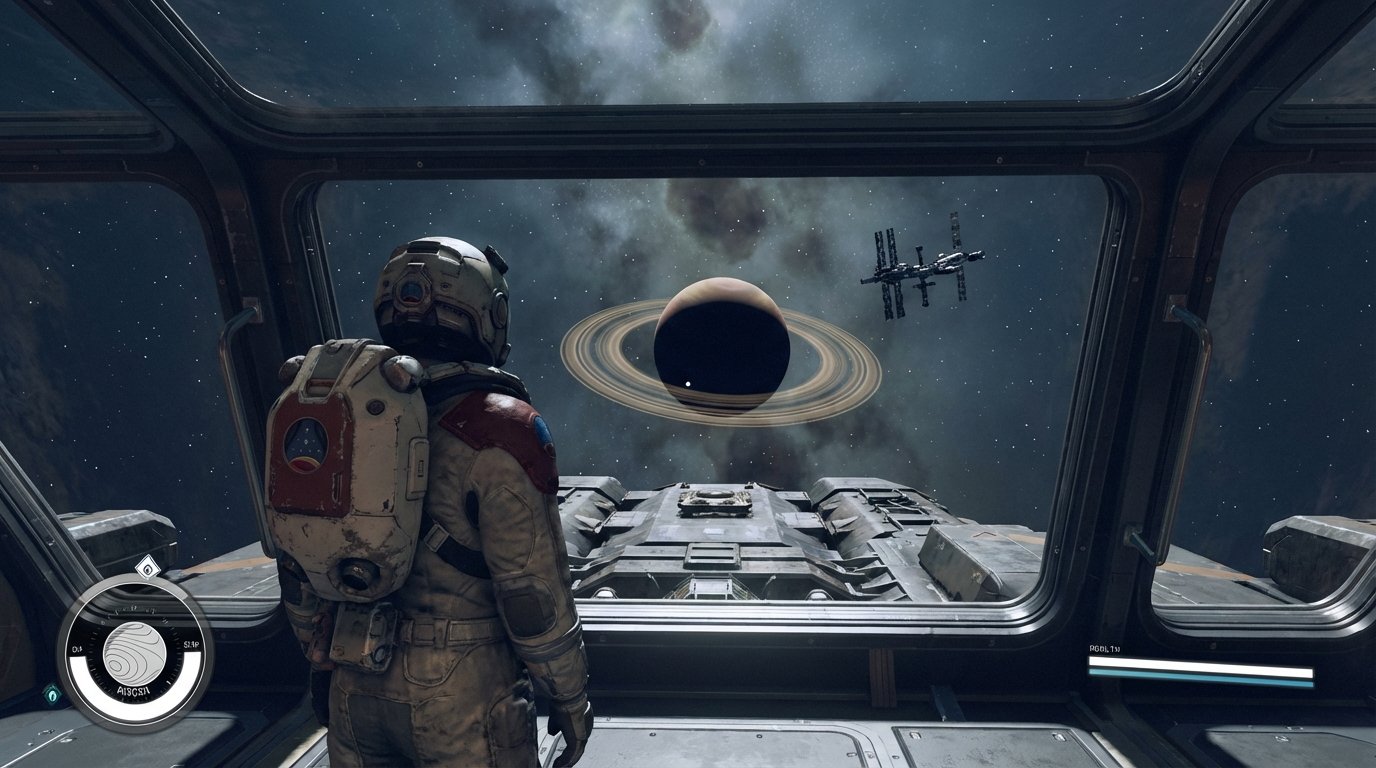
Task: Click the teal progress strip below the bar
Action: click(x=1198, y=678)
